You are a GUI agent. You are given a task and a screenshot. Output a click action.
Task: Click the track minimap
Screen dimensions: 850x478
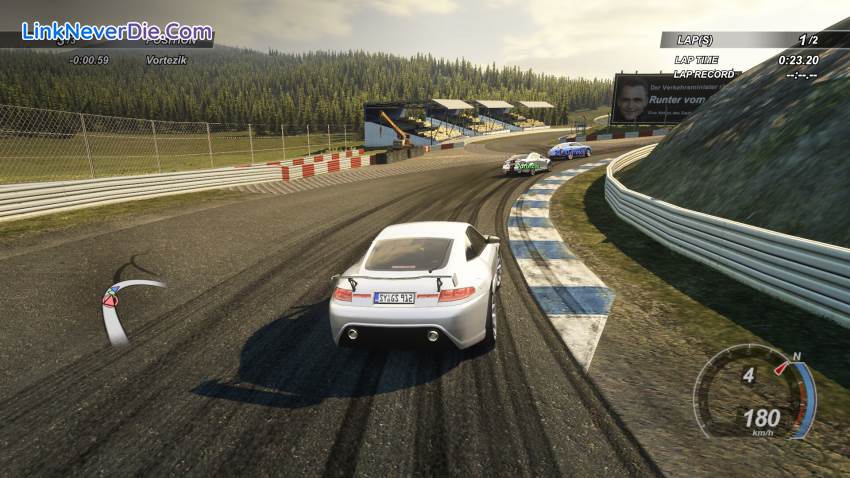(125, 303)
